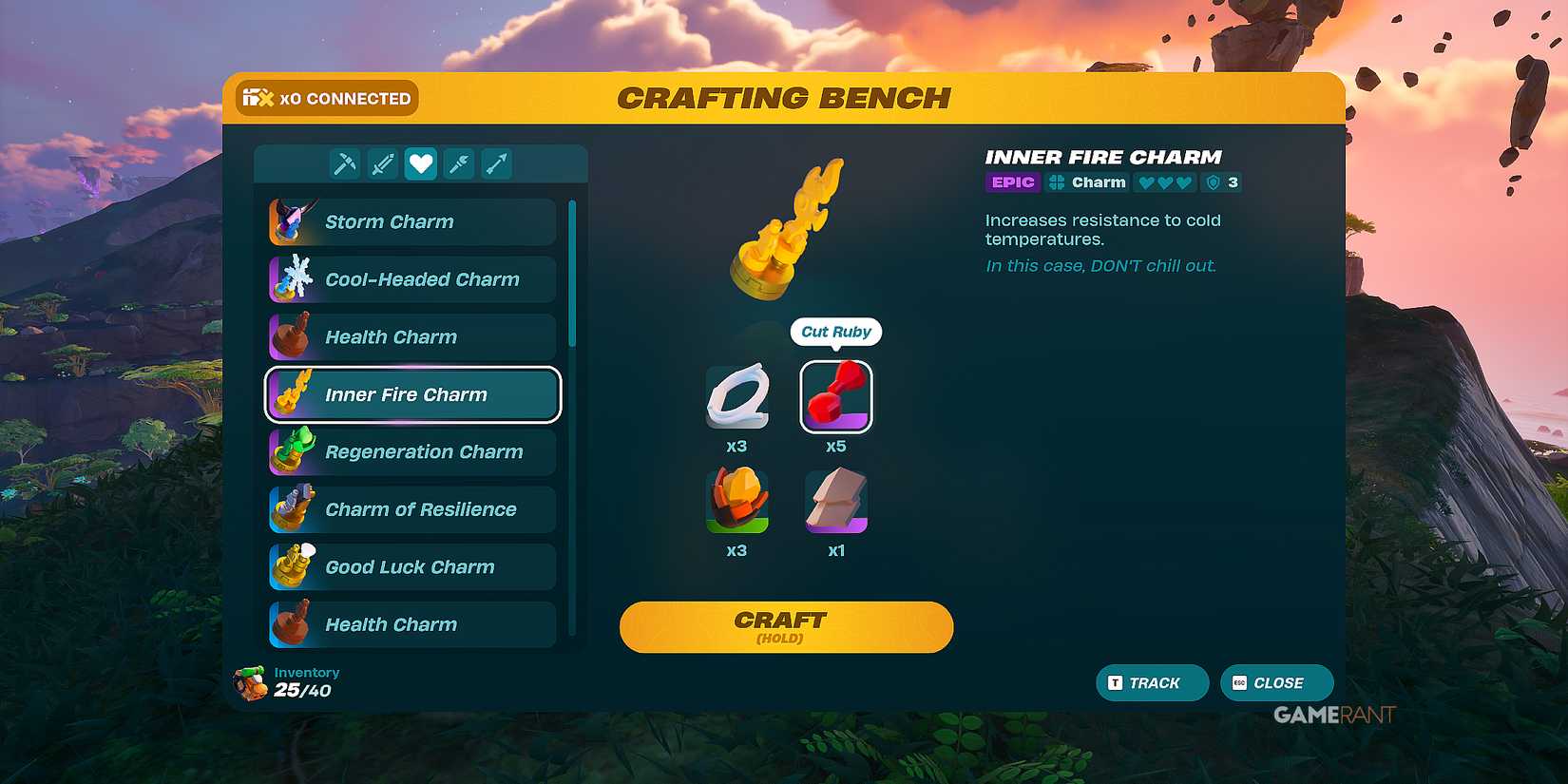Click the white bone ingredient icon
This screenshot has height=784, width=1568.
pos(738,397)
